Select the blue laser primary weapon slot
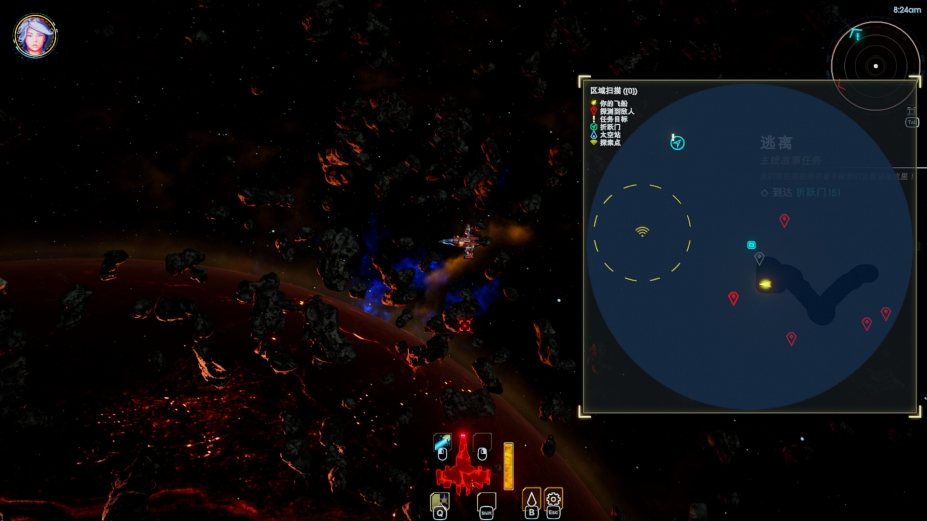Viewport: 927px width, 521px height. pyautogui.click(x=441, y=442)
